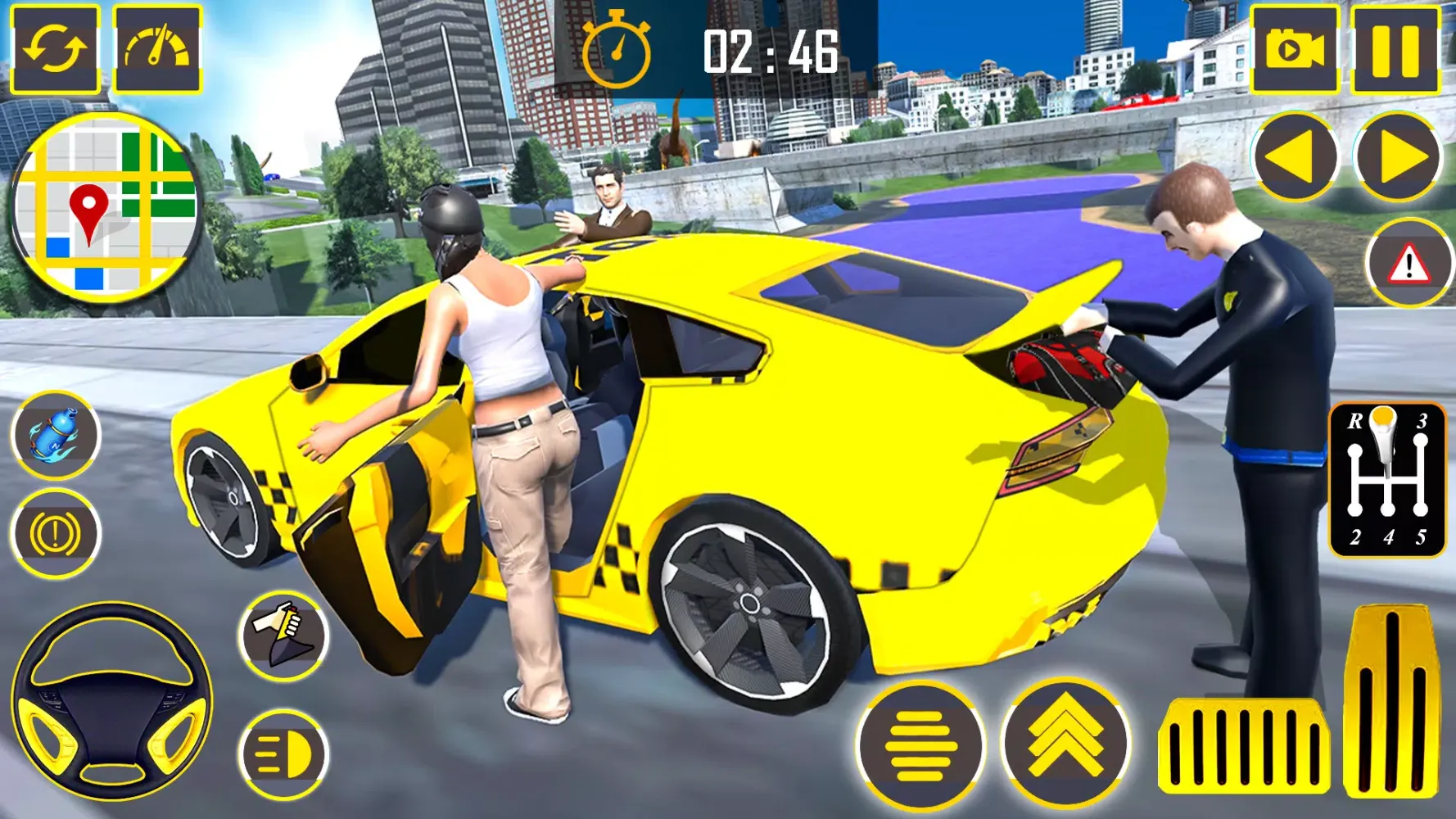Viewport: 1456px width, 819px height.
Task: Toggle the hazard warning triangle
Action: [x=1409, y=264]
